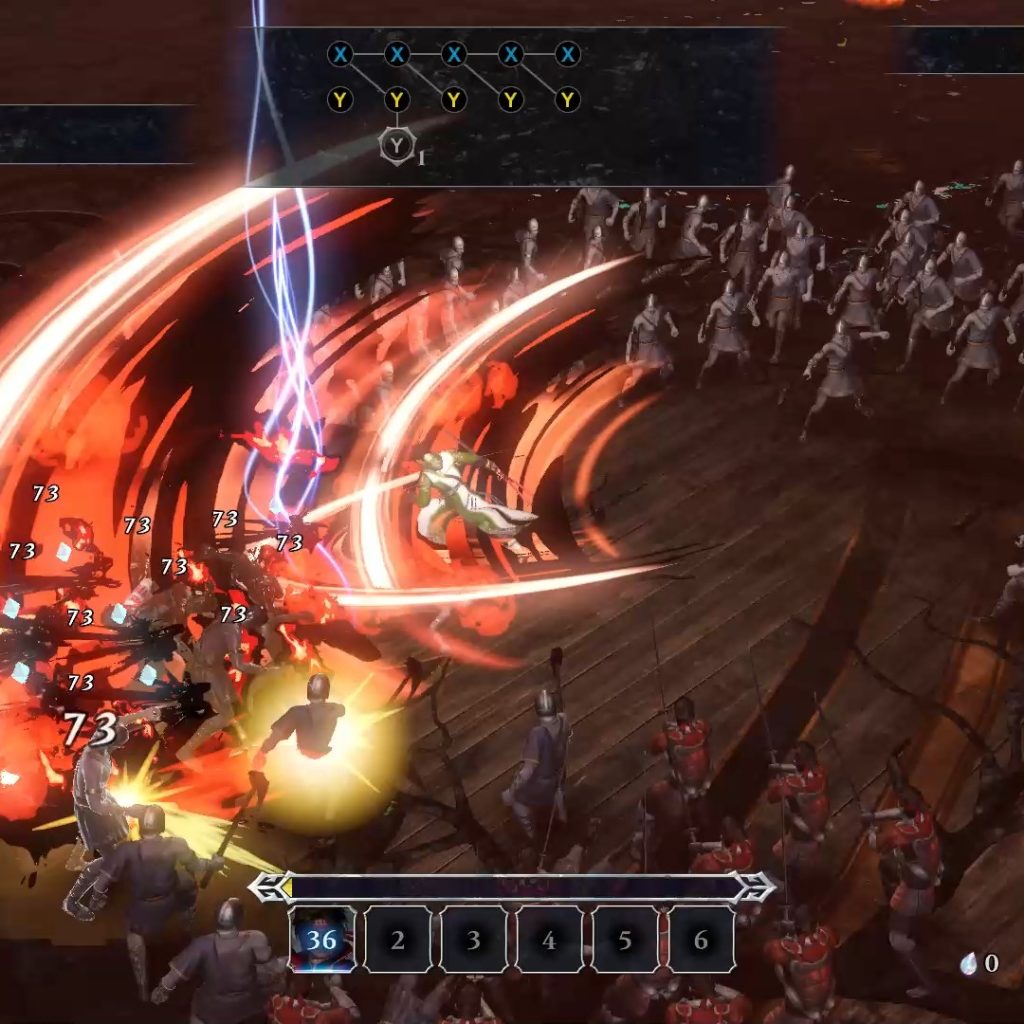The image size is (1024, 1024).
Task: Select the character portrait slot showing 36
Action: (x=322, y=939)
